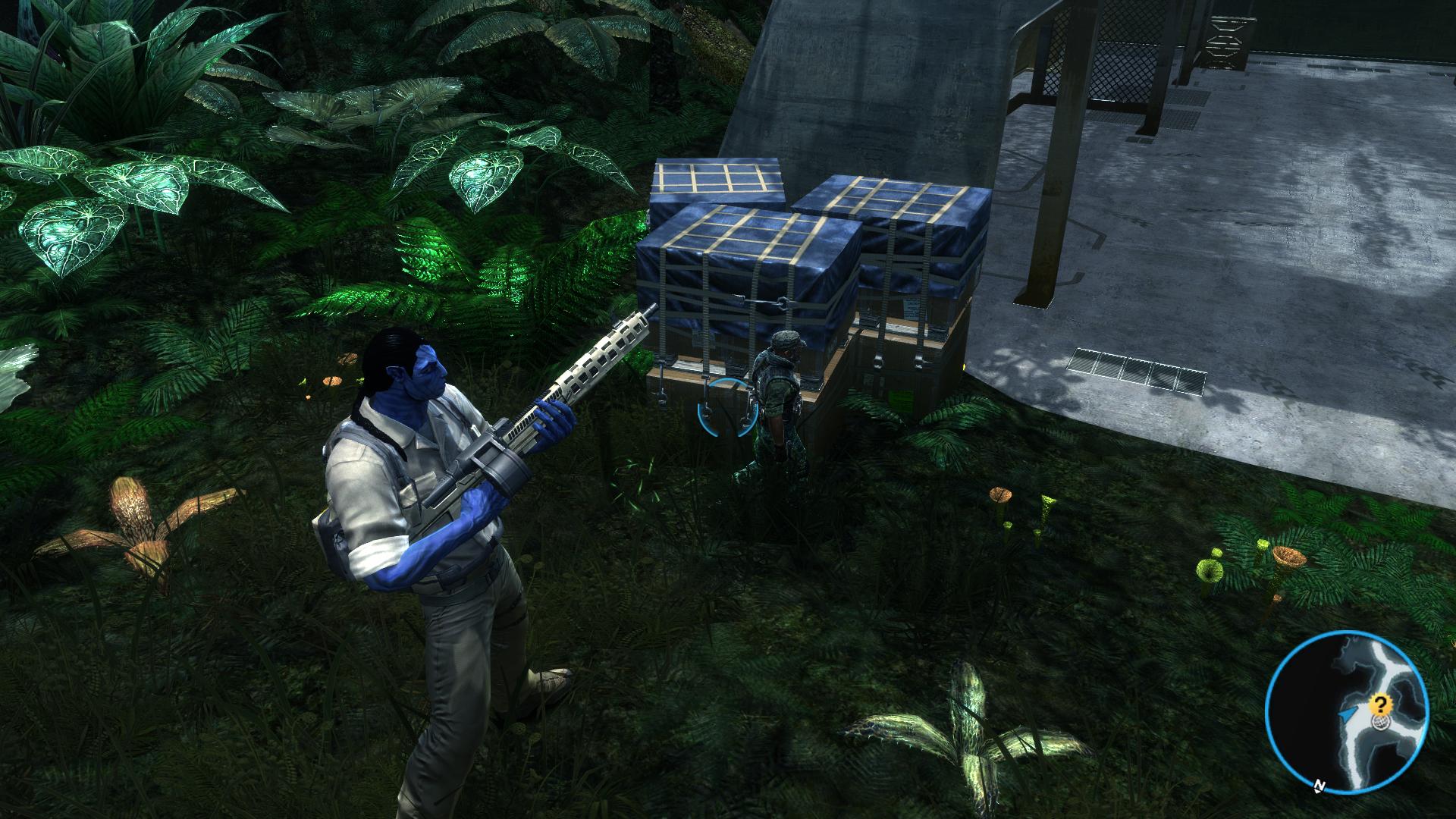Open the circular minimap
Image resolution: width=1456 pixels, height=819 pixels.
pos(1347,712)
